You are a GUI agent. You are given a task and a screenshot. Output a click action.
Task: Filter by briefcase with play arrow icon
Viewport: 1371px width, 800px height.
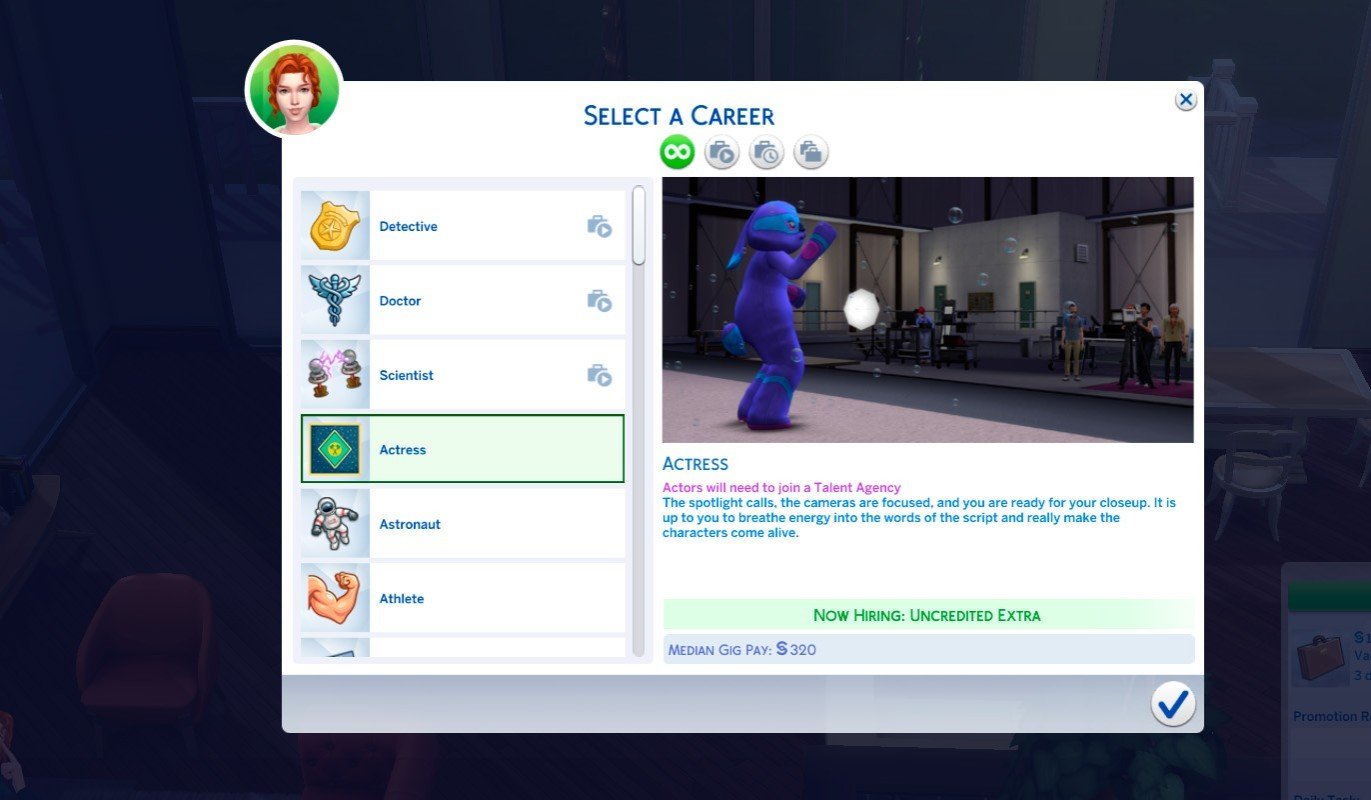pos(721,153)
